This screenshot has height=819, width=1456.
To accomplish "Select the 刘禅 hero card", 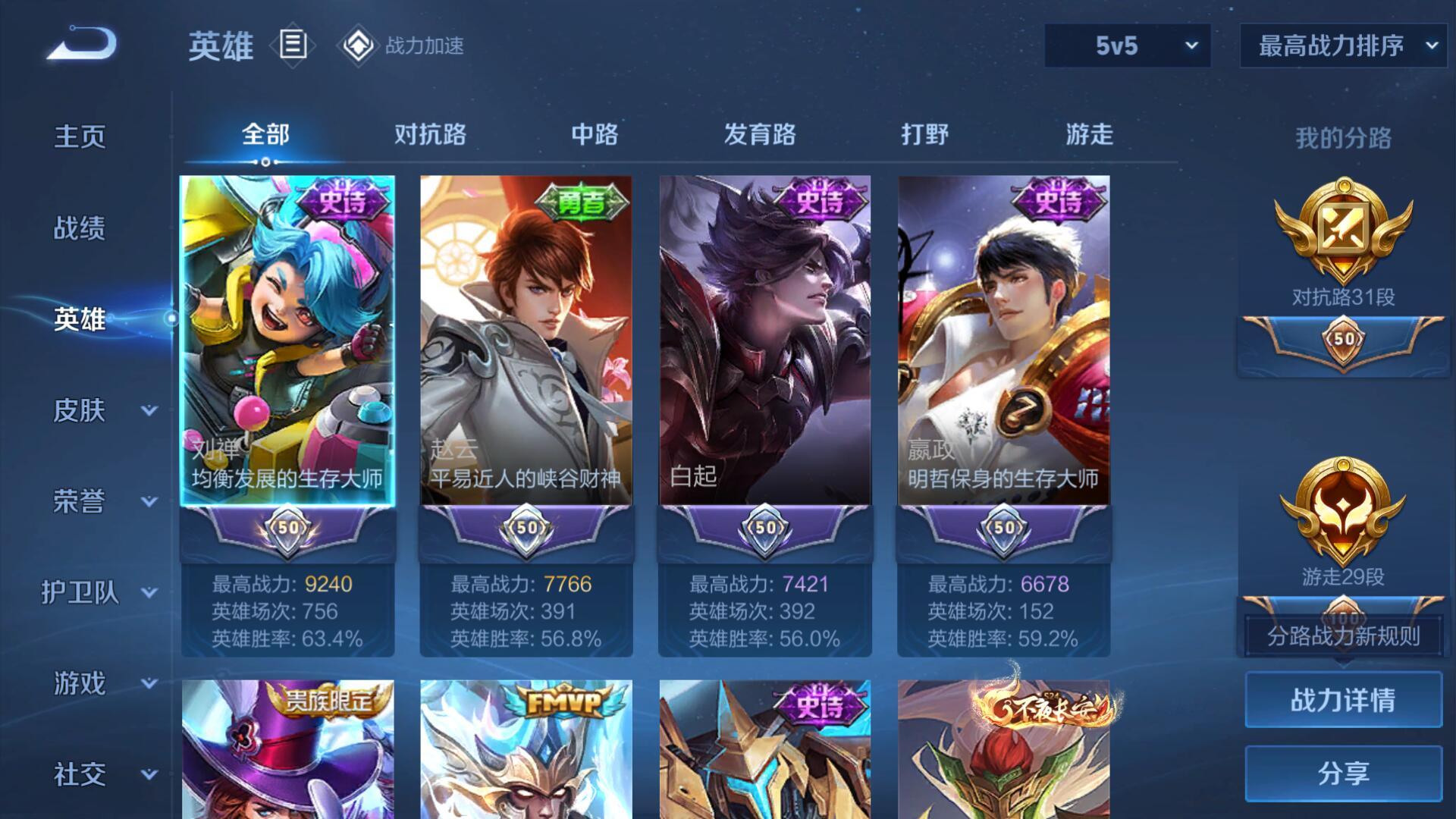I will point(287,341).
